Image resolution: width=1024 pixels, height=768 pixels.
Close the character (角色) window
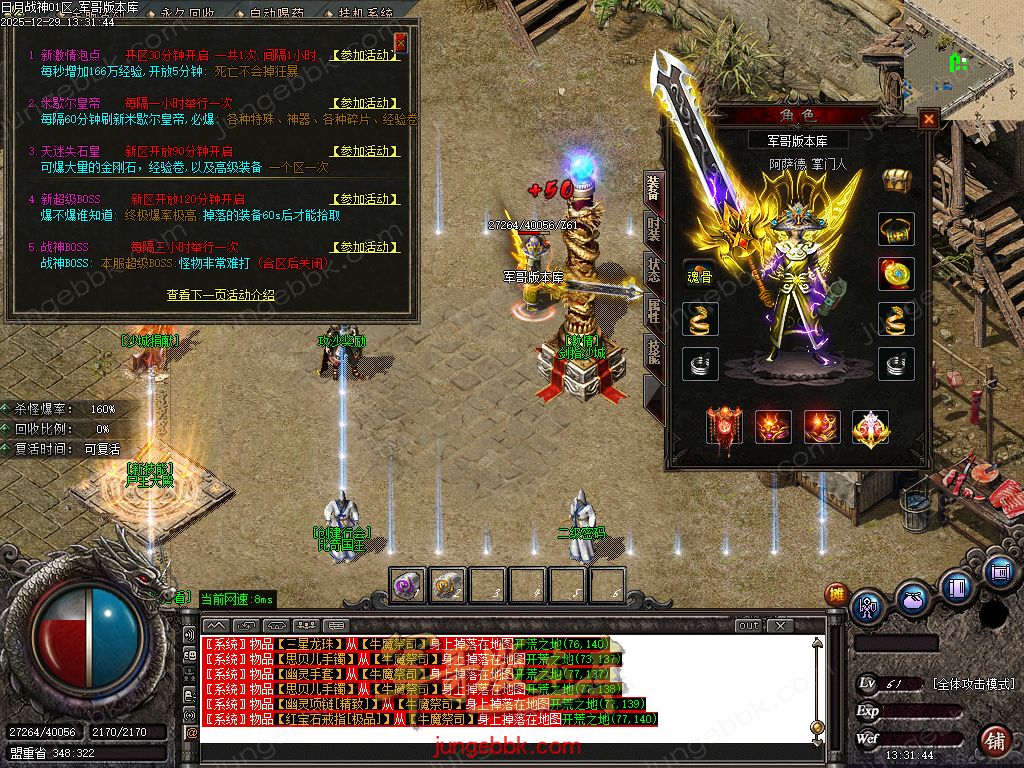click(929, 119)
